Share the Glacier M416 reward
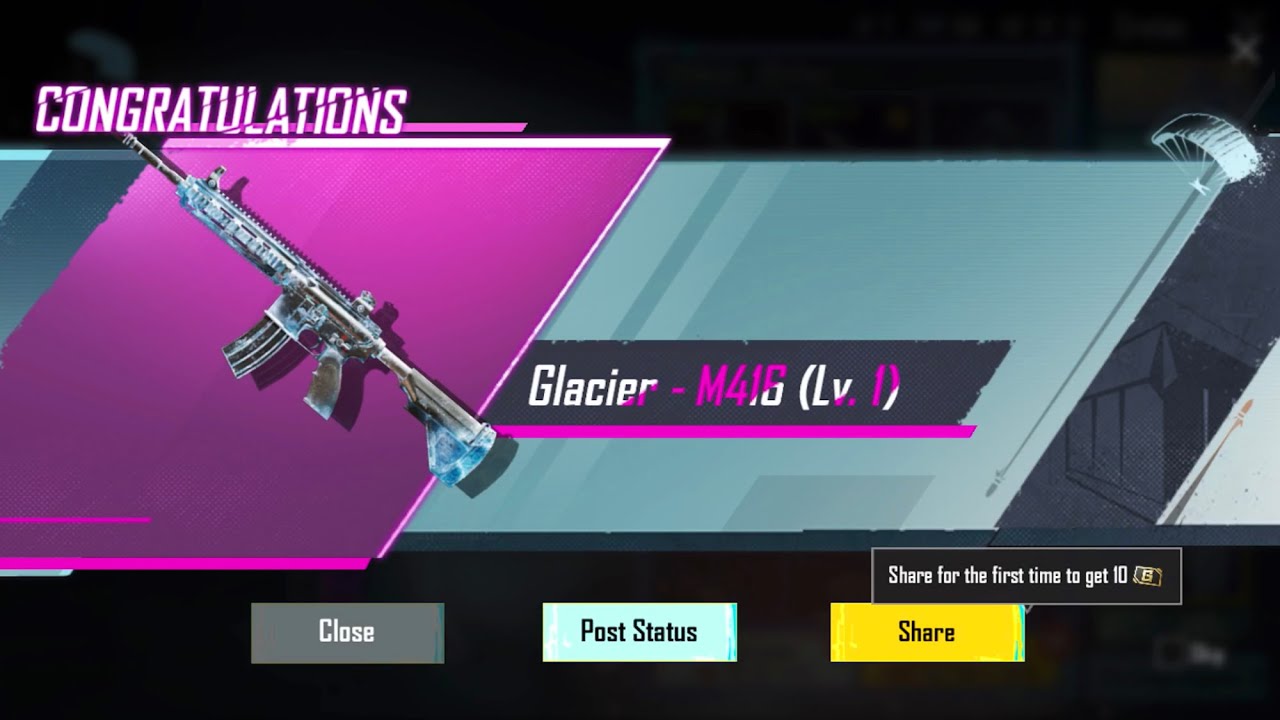Viewport: 1280px width, 720px height. click(927, 632)
